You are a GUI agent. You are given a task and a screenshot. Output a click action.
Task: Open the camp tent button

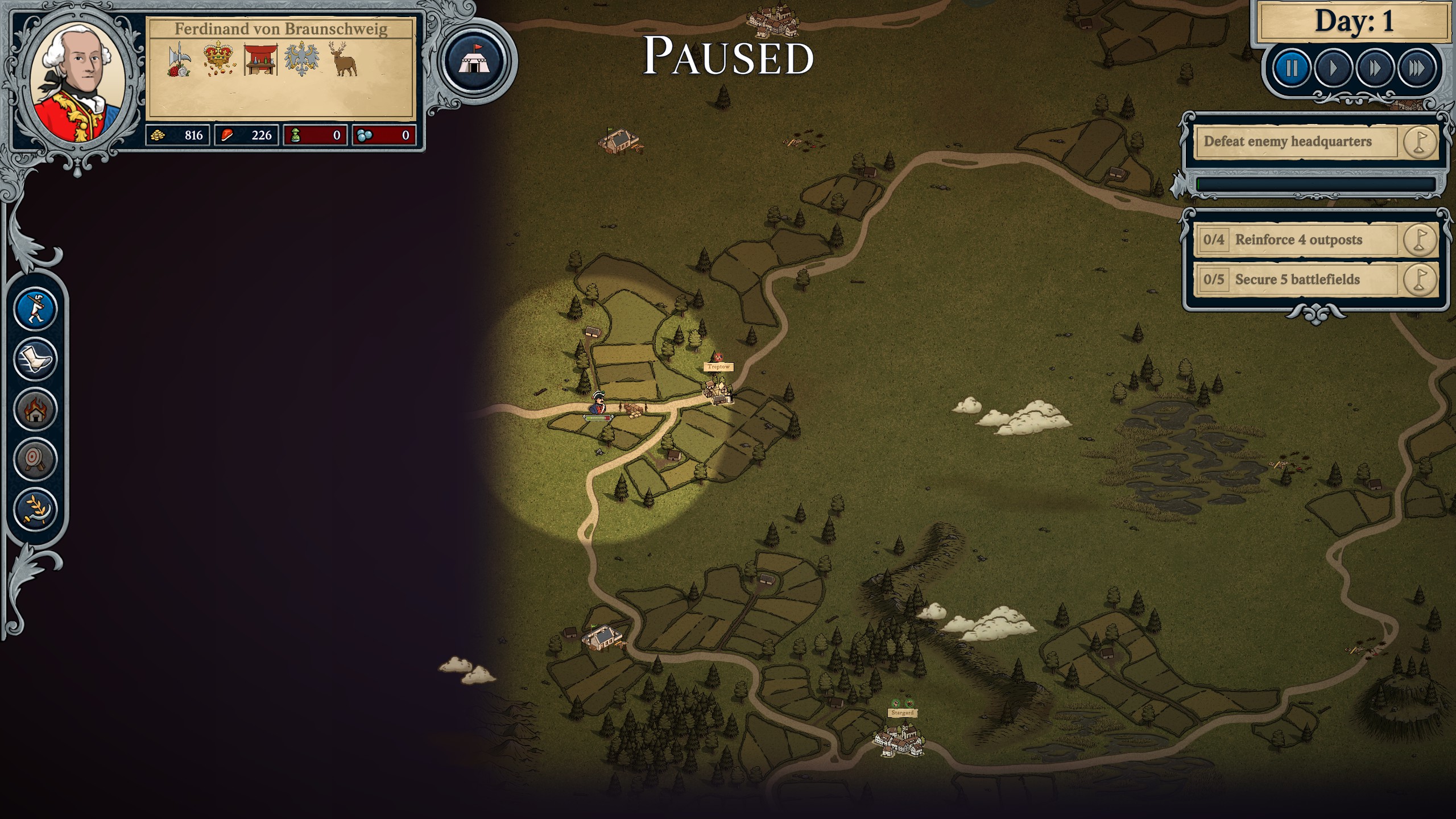click(475, 61)
